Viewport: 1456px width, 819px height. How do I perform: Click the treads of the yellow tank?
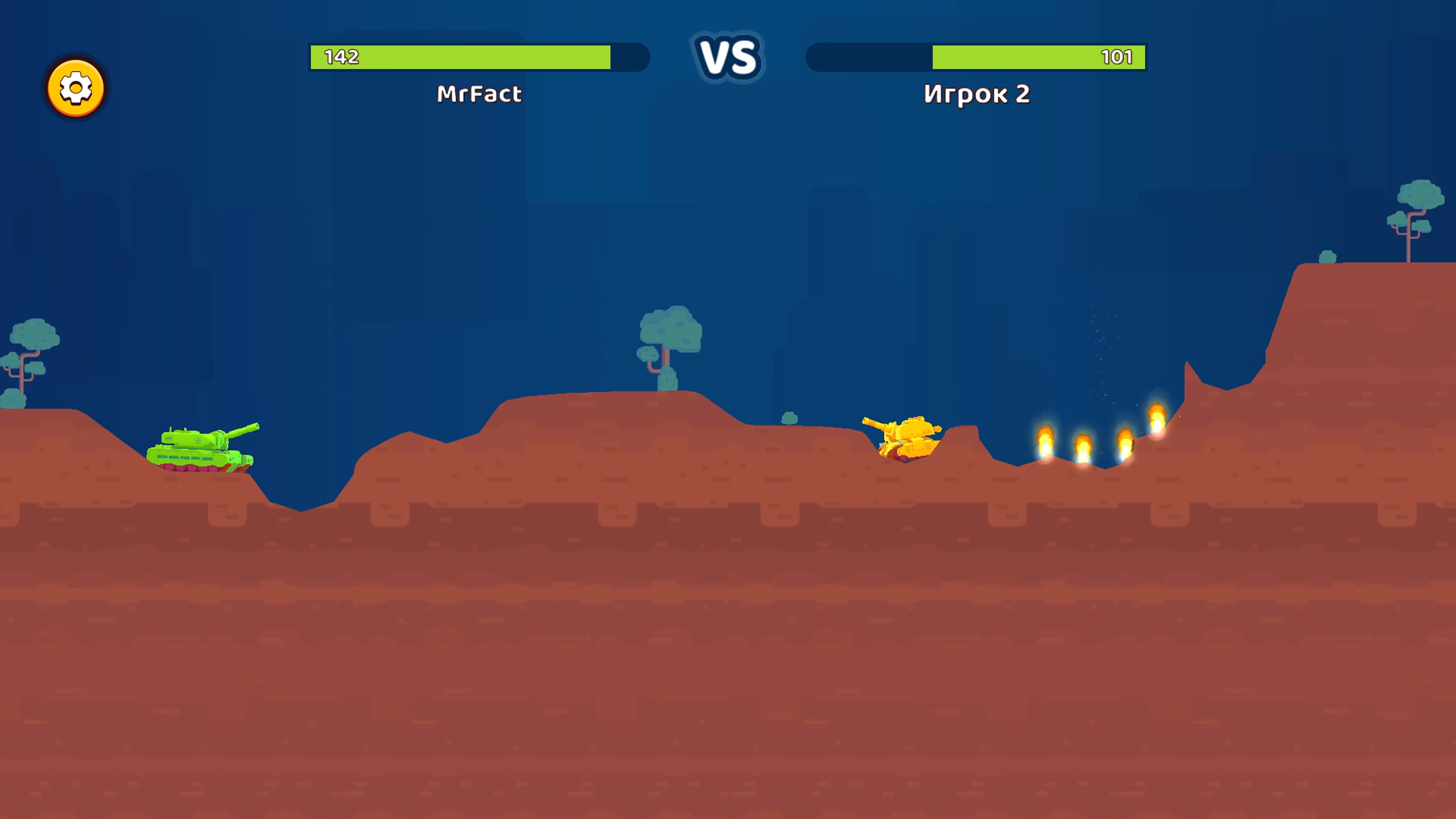905,459
